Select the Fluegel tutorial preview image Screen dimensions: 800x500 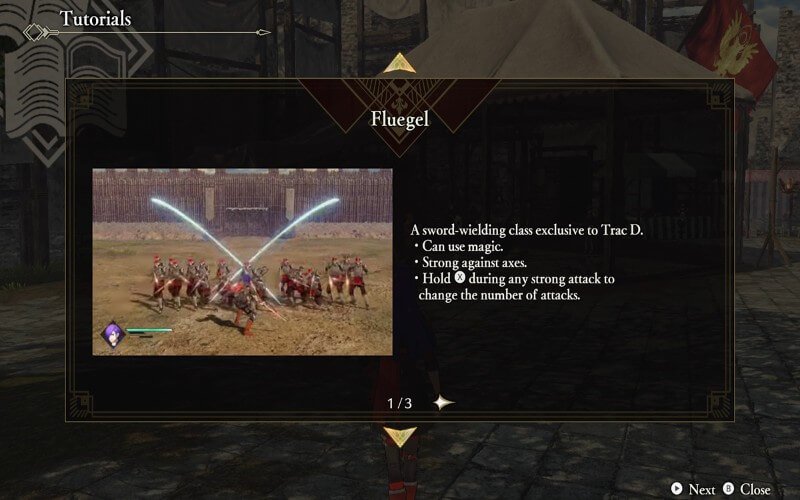pos(242,261)
